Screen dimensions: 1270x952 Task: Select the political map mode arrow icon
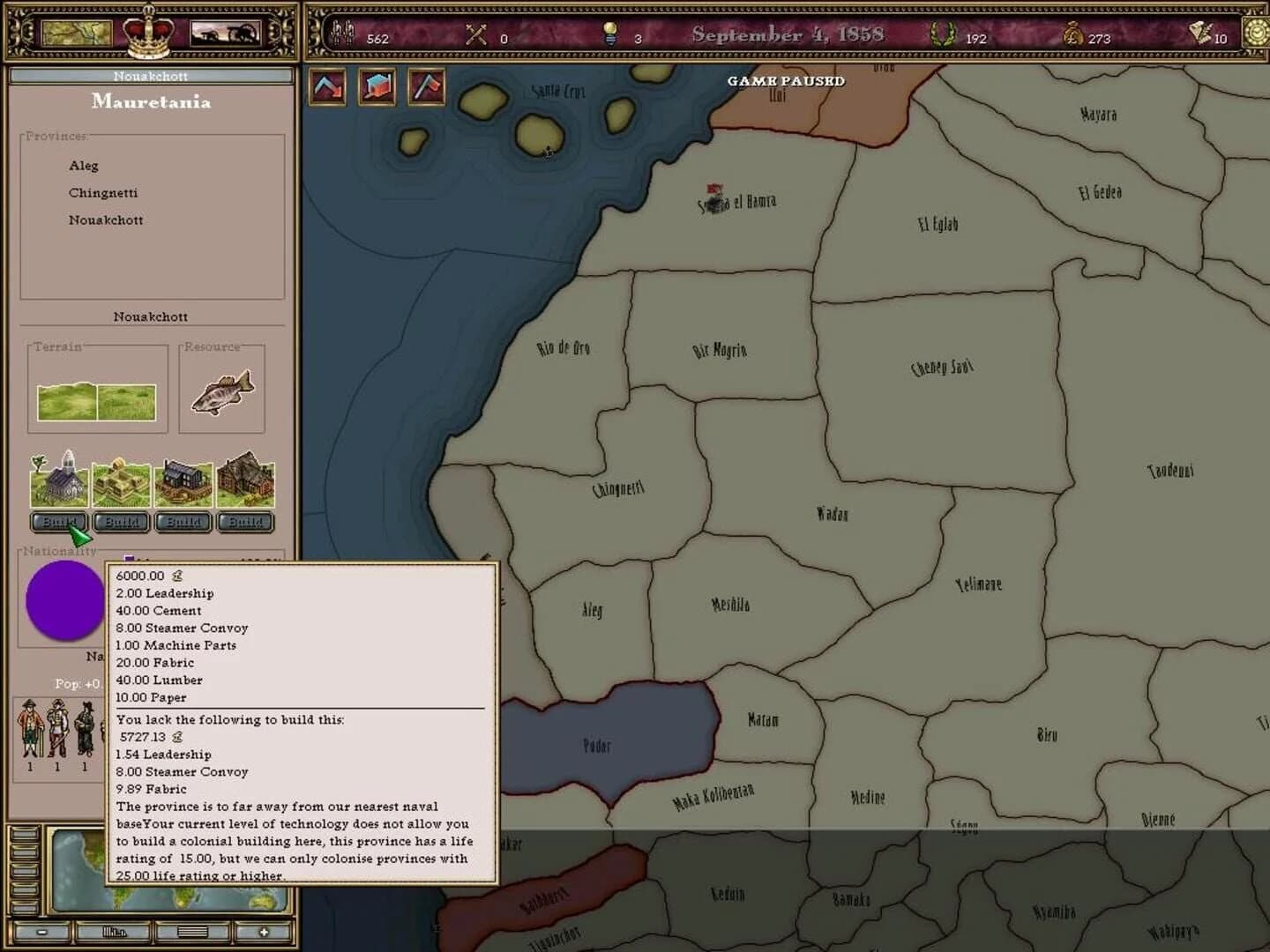coord(326,87)
